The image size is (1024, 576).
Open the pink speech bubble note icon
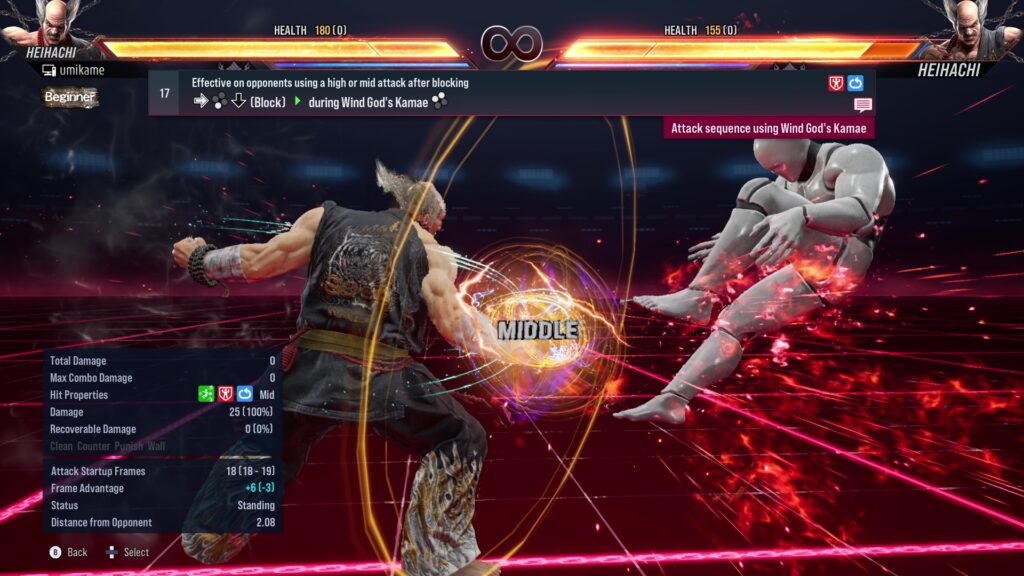coord(863,105)
